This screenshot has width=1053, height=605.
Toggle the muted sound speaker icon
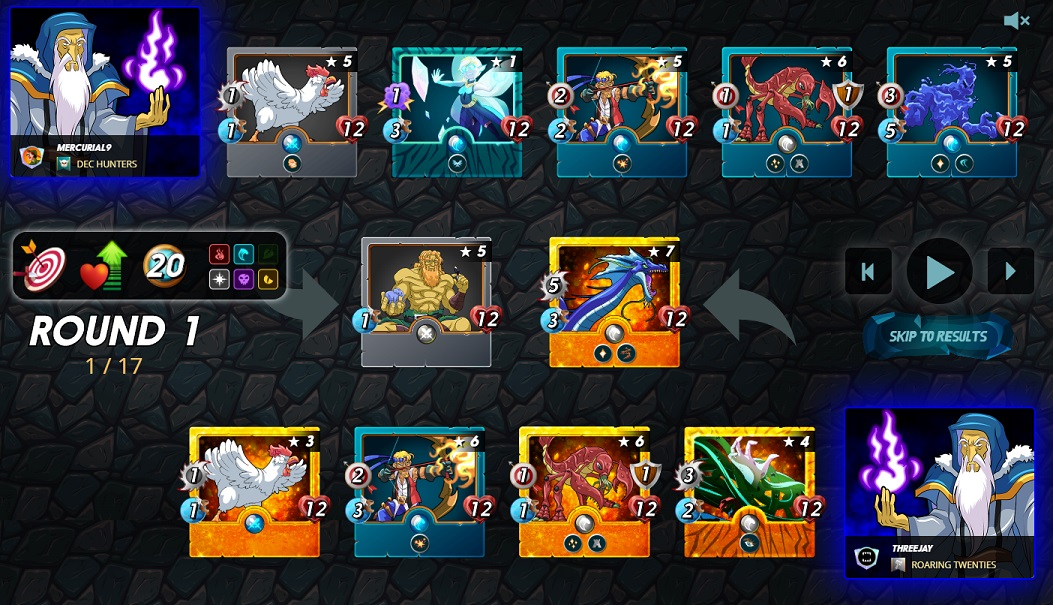1016,21
